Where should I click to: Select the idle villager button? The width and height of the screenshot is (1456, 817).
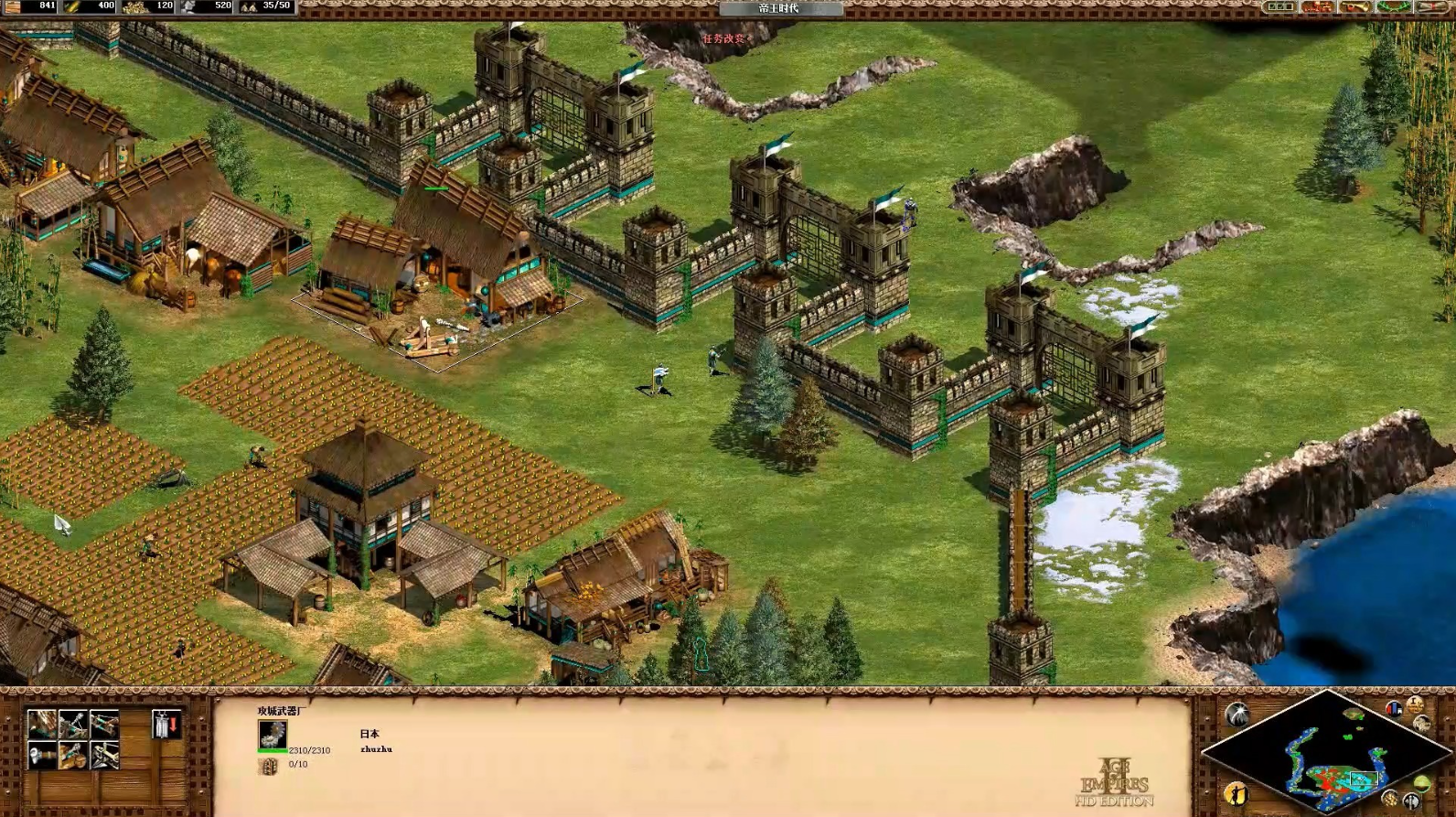(1237, 792)
